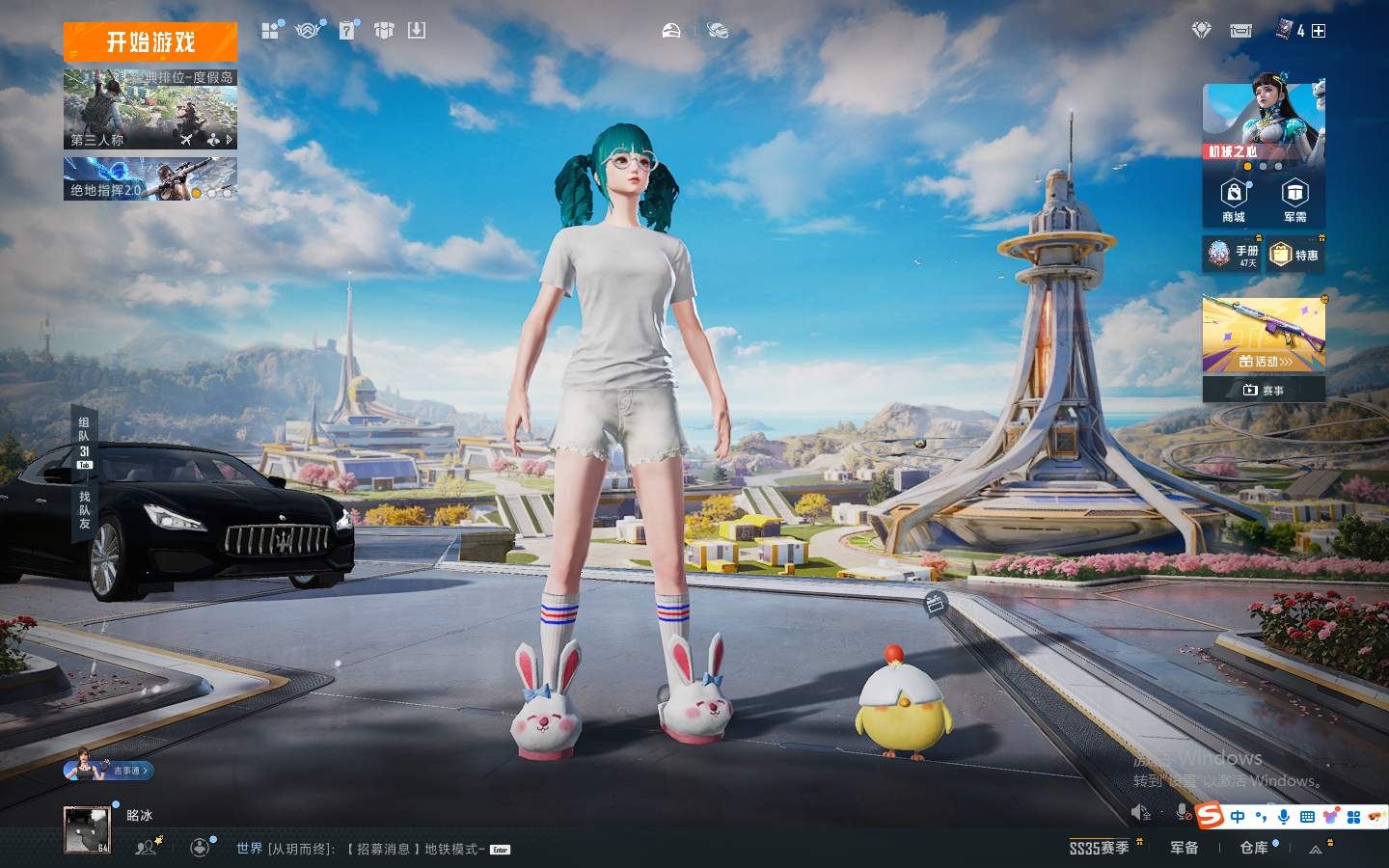The width and height of the screenshot is (1389, 868).
Task: Open the 绝地指挥2.0 event banner
Action: [x=150, y=179]
